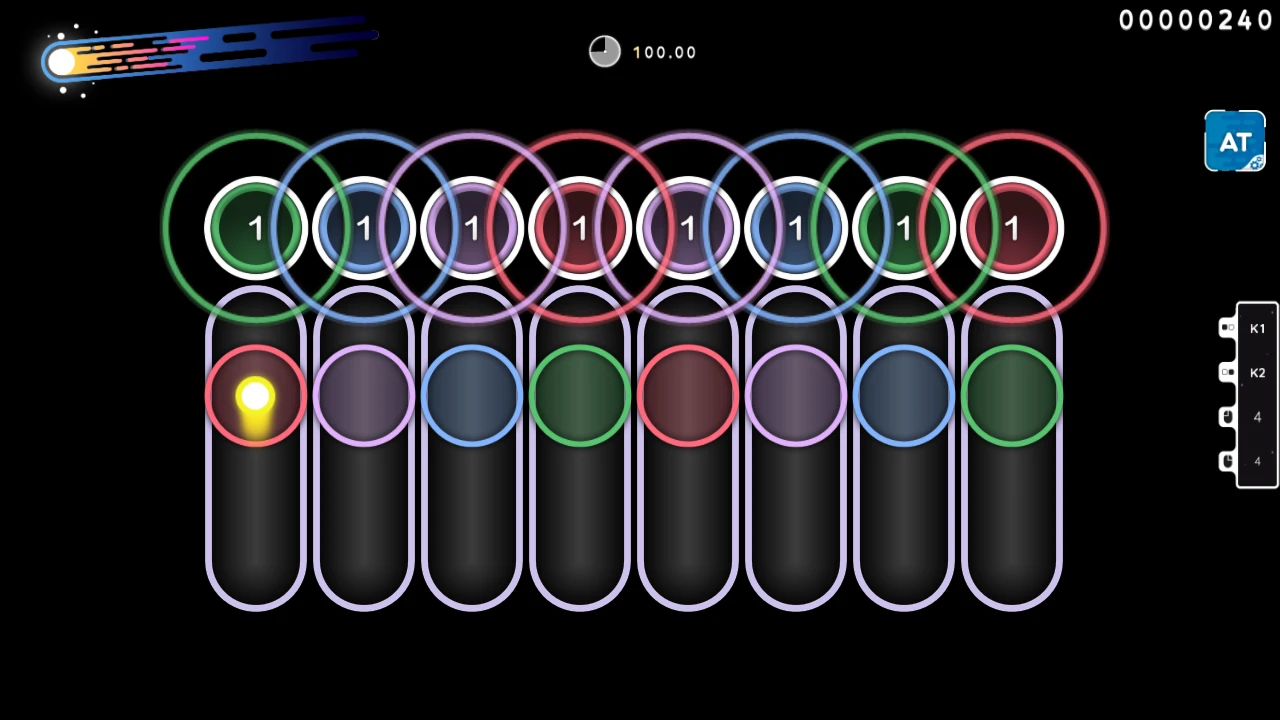The height and width of the screenshot is (720, 1280).
Task: Click the left mouse button counter icon
Action: click(1228, 417)
